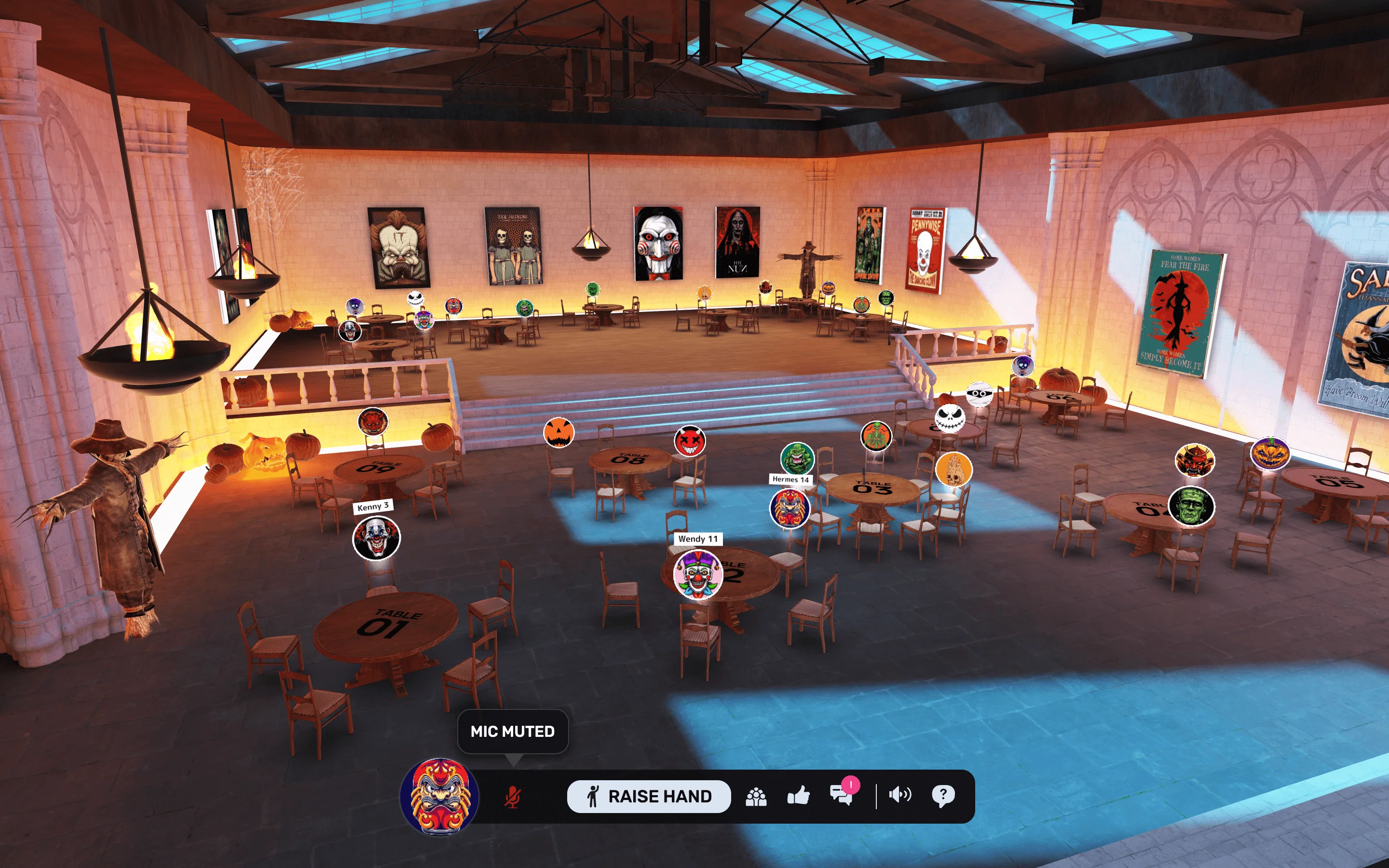Select Kenny 3's clown avatar
The height and width of the screenshot is (868, 1389).
point(377,538)
